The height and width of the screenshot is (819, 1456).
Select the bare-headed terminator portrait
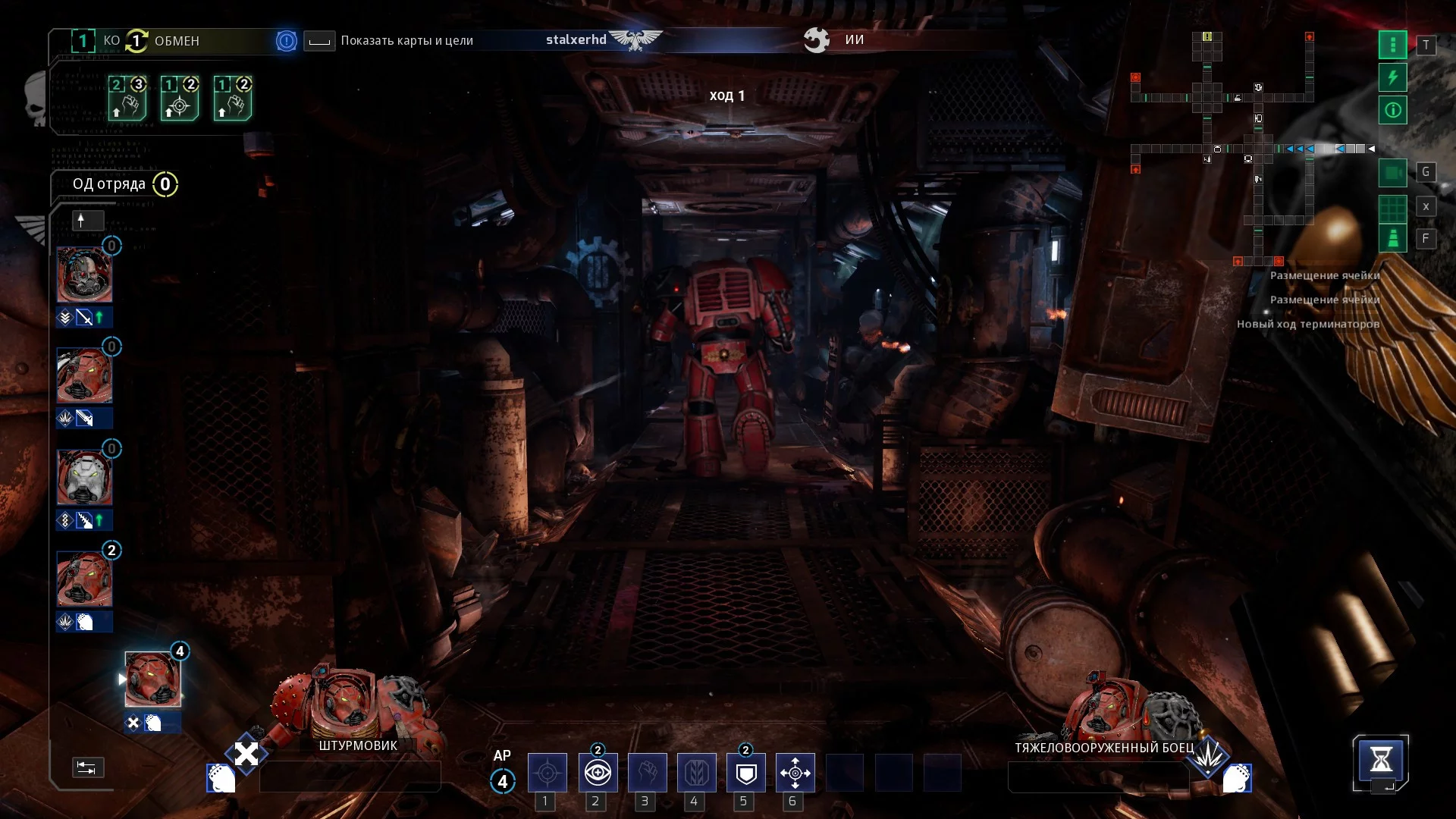84,275
